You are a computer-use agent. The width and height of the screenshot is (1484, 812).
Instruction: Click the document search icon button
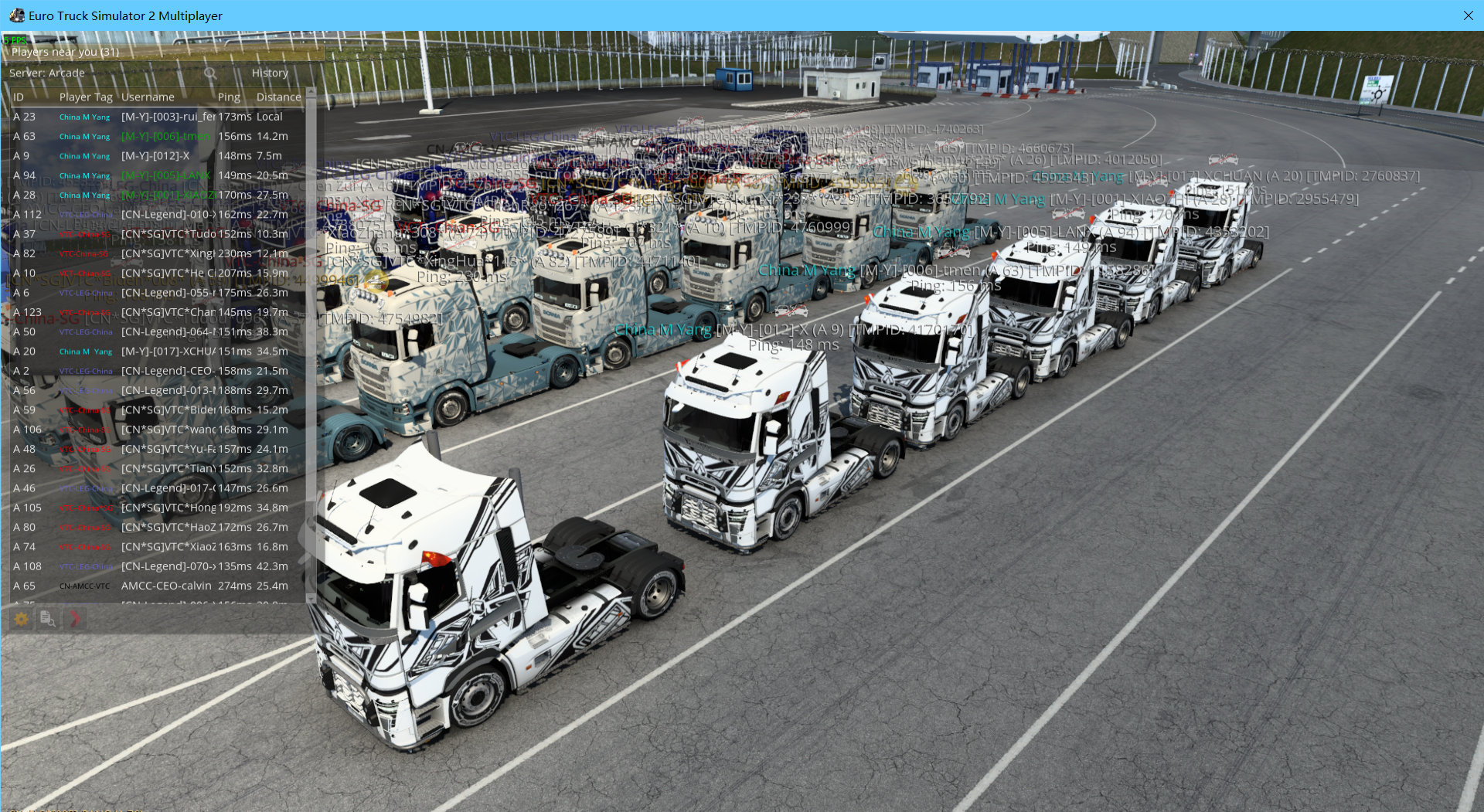click(48, 619)
